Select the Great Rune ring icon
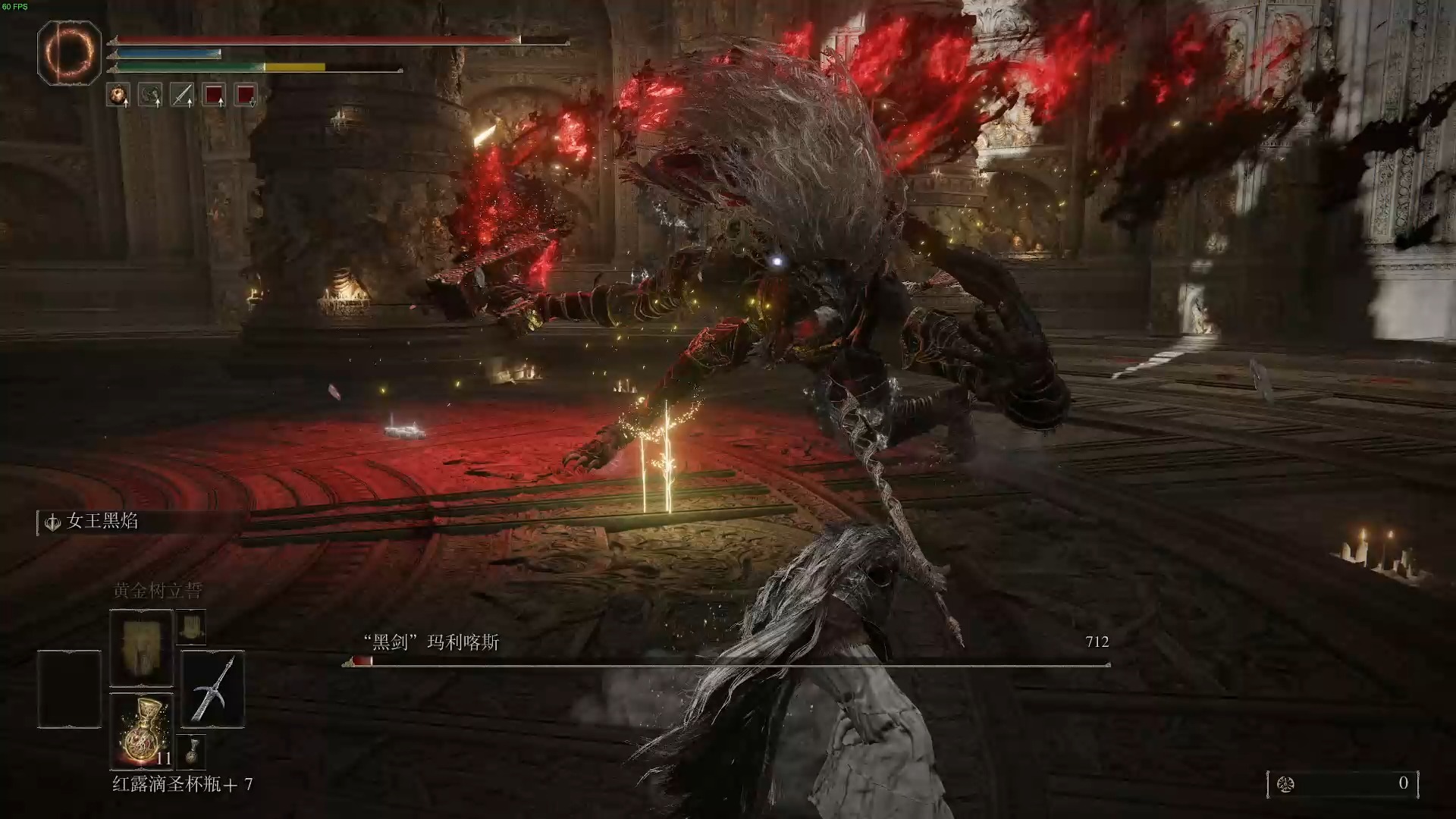Viewport: 1456px width, 819px height. tap(69, 52)
